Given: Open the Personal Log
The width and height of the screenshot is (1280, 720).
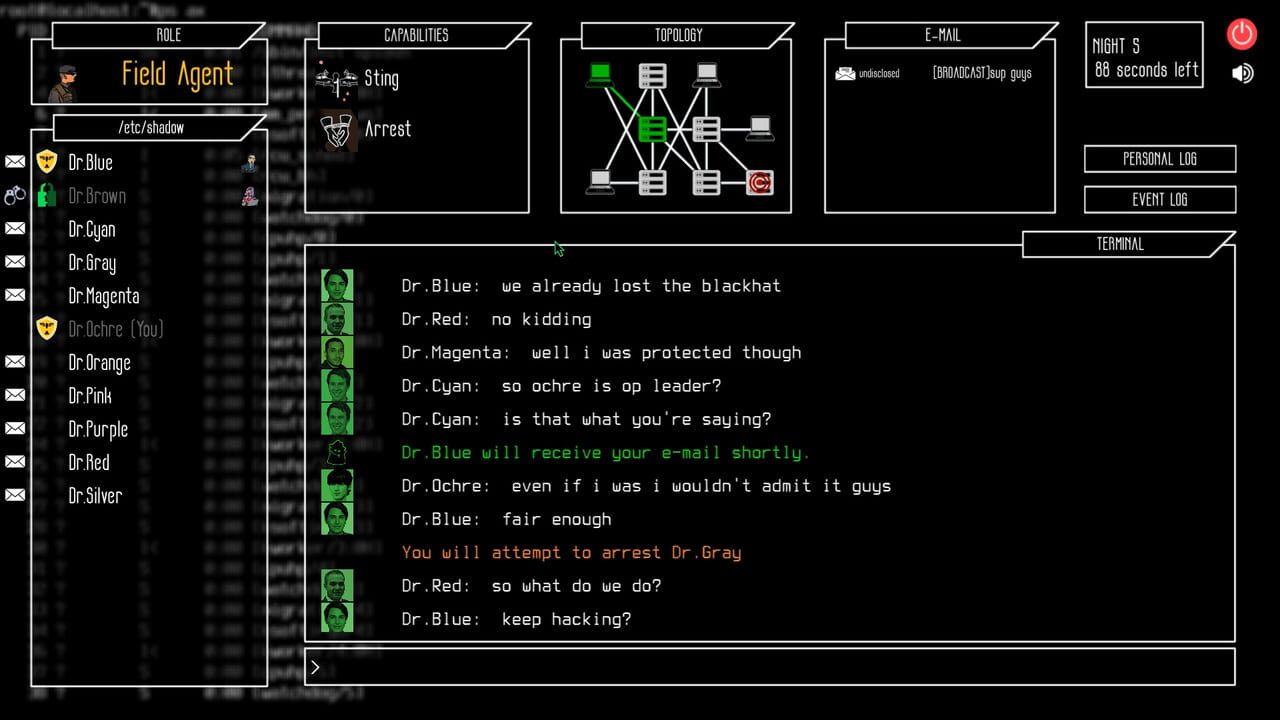Looking at the screenshot, I should click(1159, 158).
